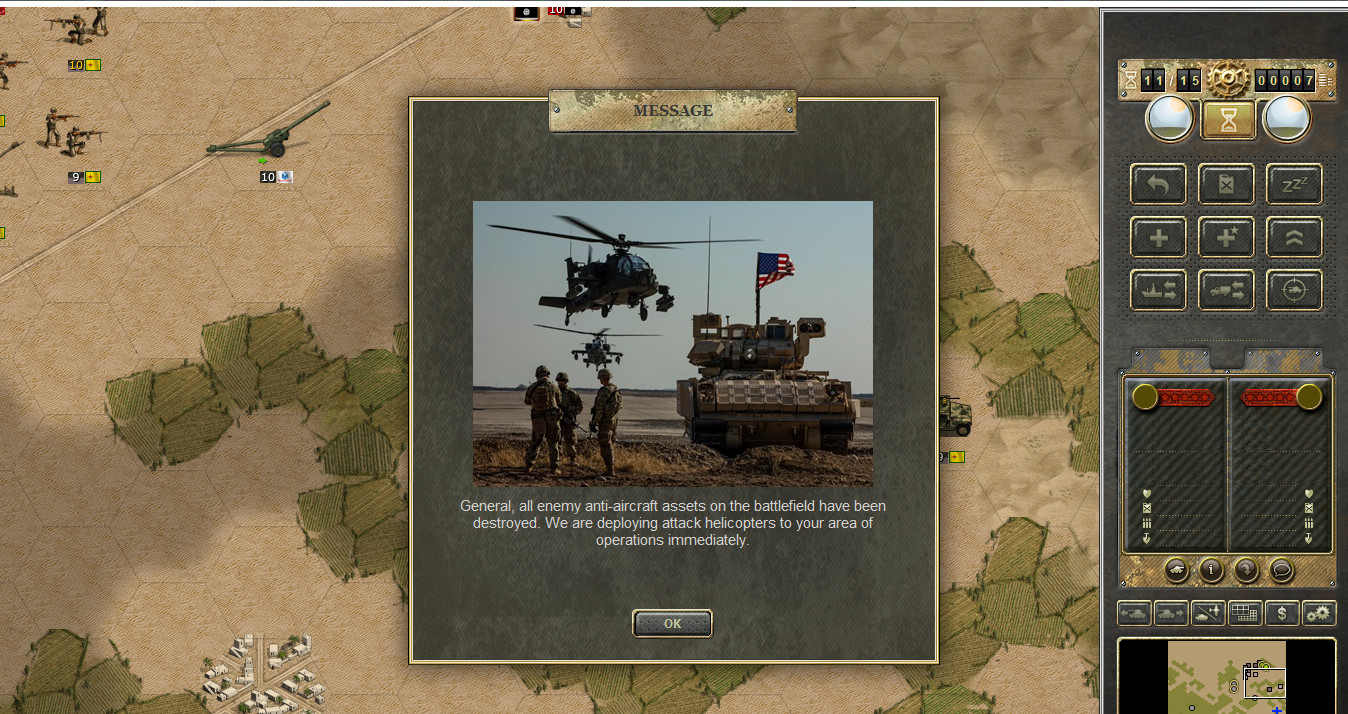This screenshot has width=1348, height=714.
Task: Upgrade the unit with the chevrons button
Action: 1294,237
